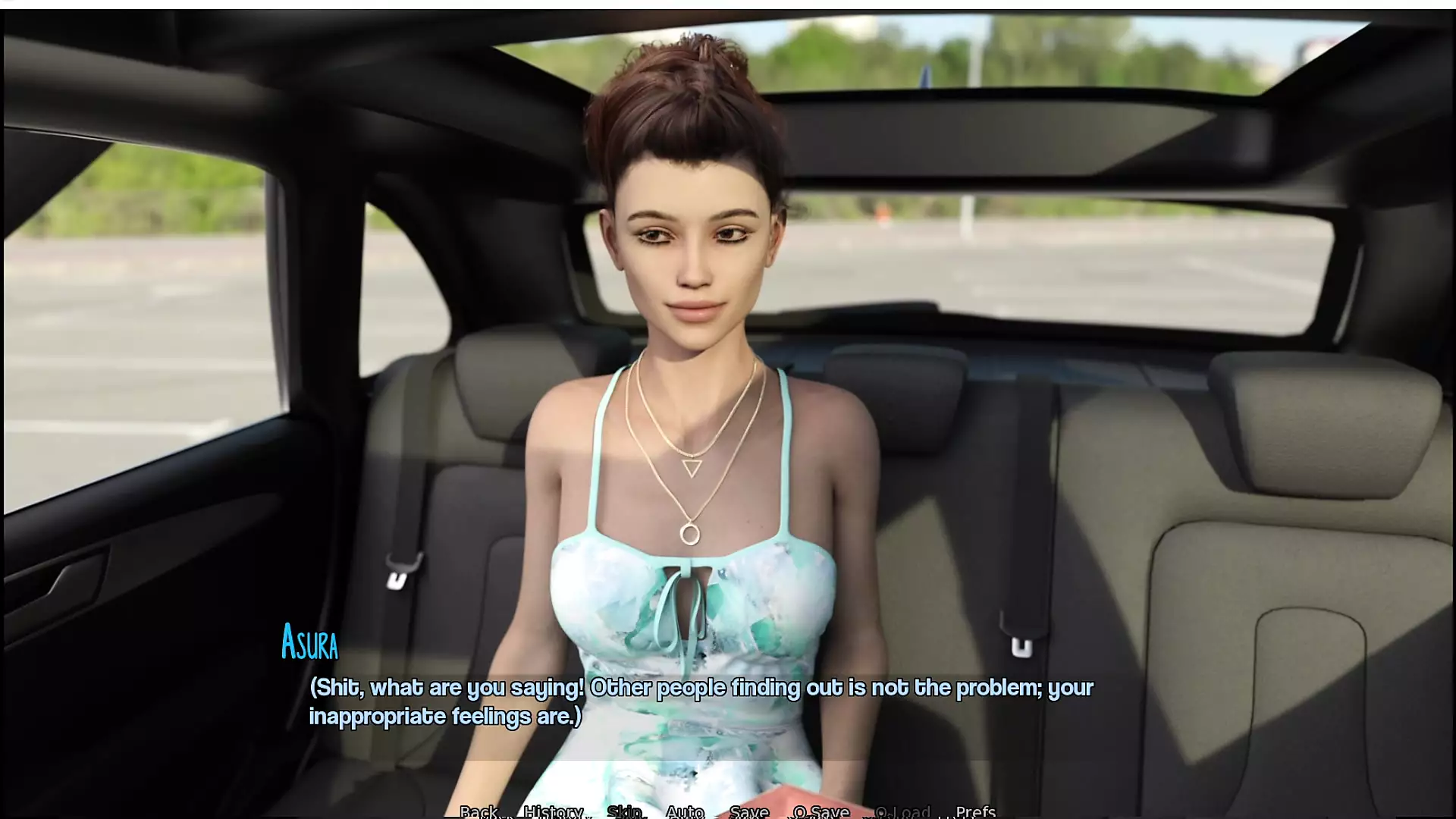Open the dialogue History log
Screen dimensions: 1456x819
click(x=554, y=811)
